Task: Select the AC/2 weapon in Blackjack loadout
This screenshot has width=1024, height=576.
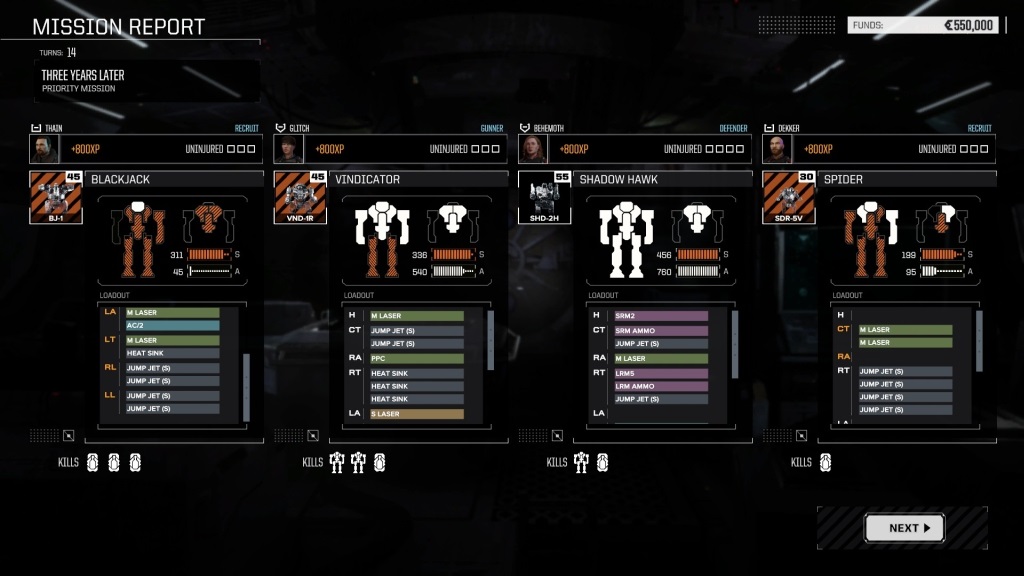Action: click(x=172, y=326)
